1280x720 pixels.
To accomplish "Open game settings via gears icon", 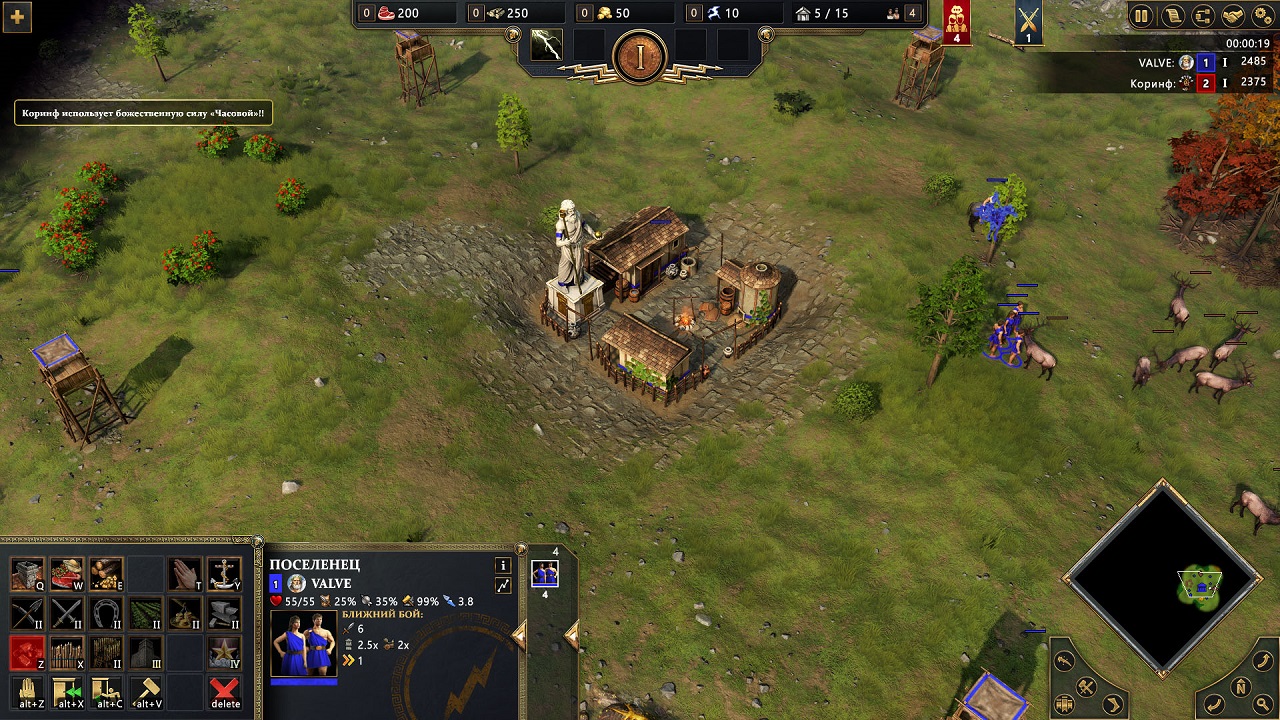I will click(1261, 15).
